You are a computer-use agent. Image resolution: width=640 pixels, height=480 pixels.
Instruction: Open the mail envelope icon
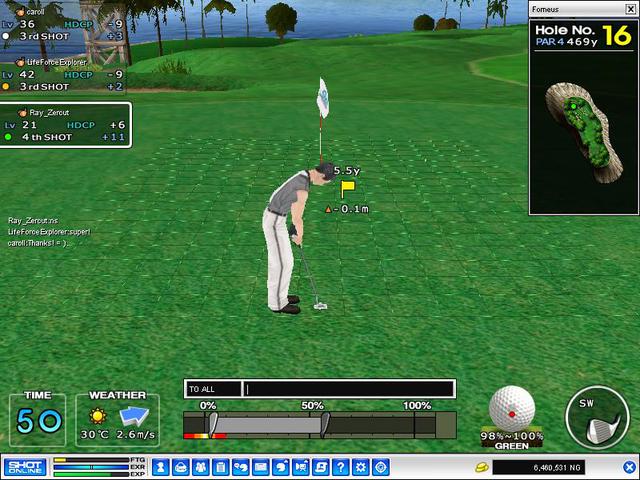[260, 467]
